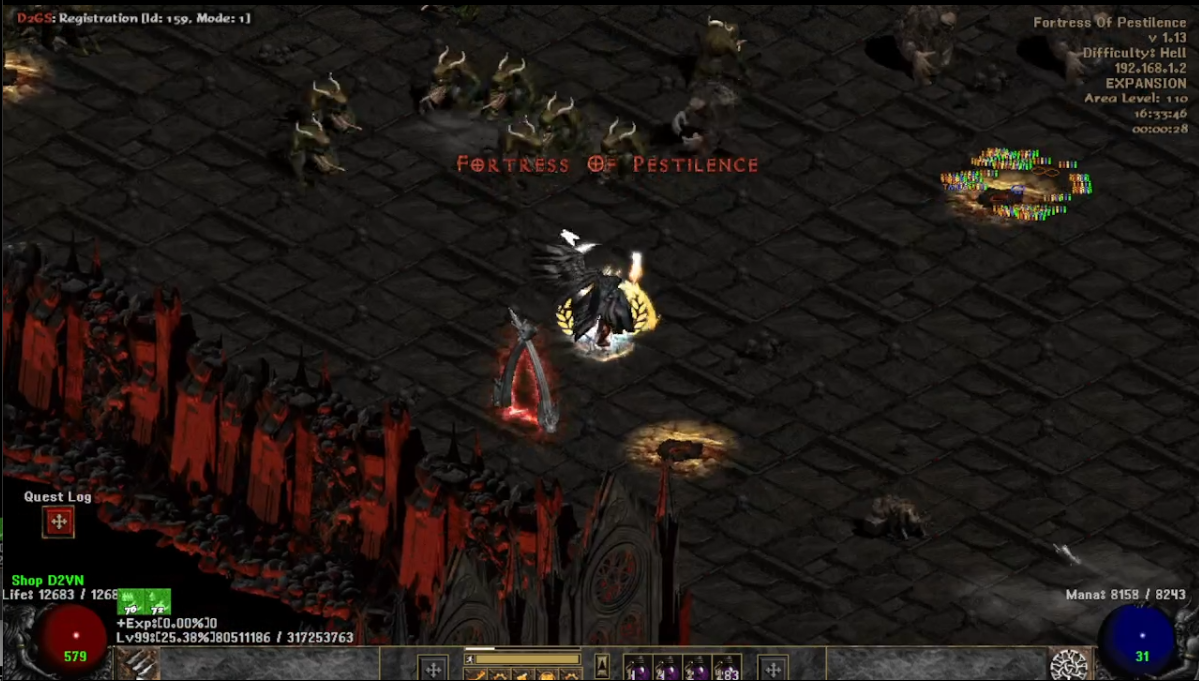Open the Quest Log red button
1199x681 pixels.
point(58,521)
